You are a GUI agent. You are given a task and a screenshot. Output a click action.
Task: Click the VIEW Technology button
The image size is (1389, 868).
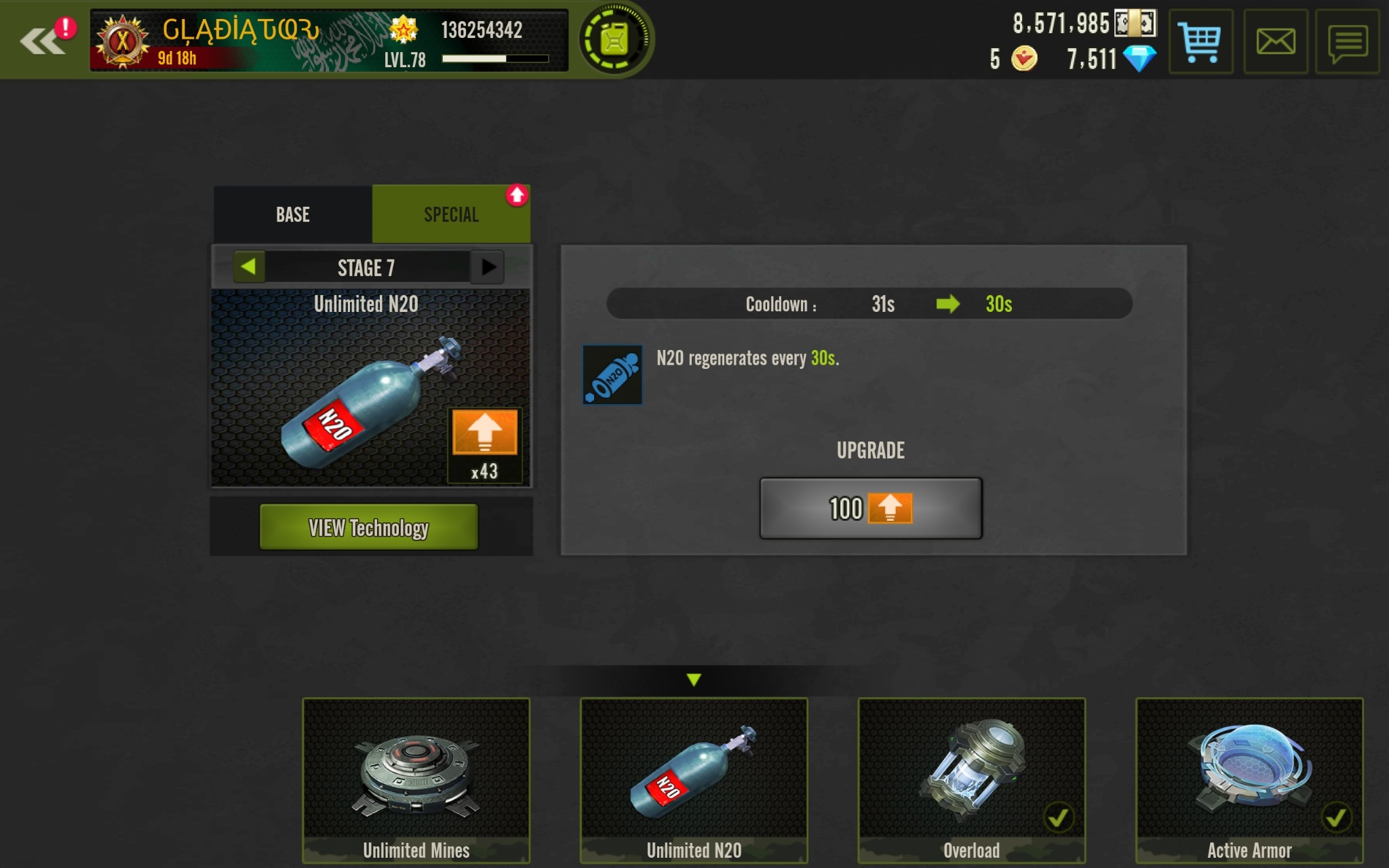coord(368,527)
